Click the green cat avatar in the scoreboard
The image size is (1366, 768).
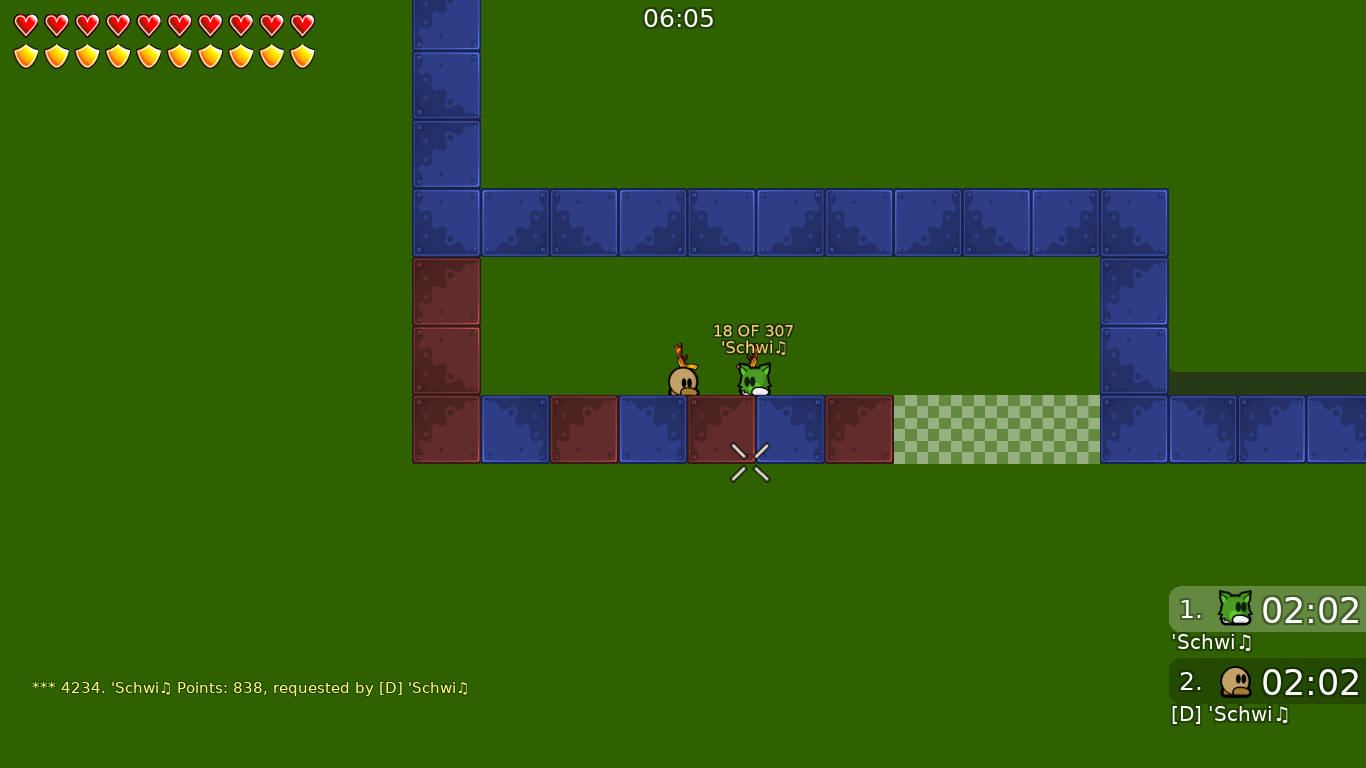pyautogui.click(x=1234, y=608)
